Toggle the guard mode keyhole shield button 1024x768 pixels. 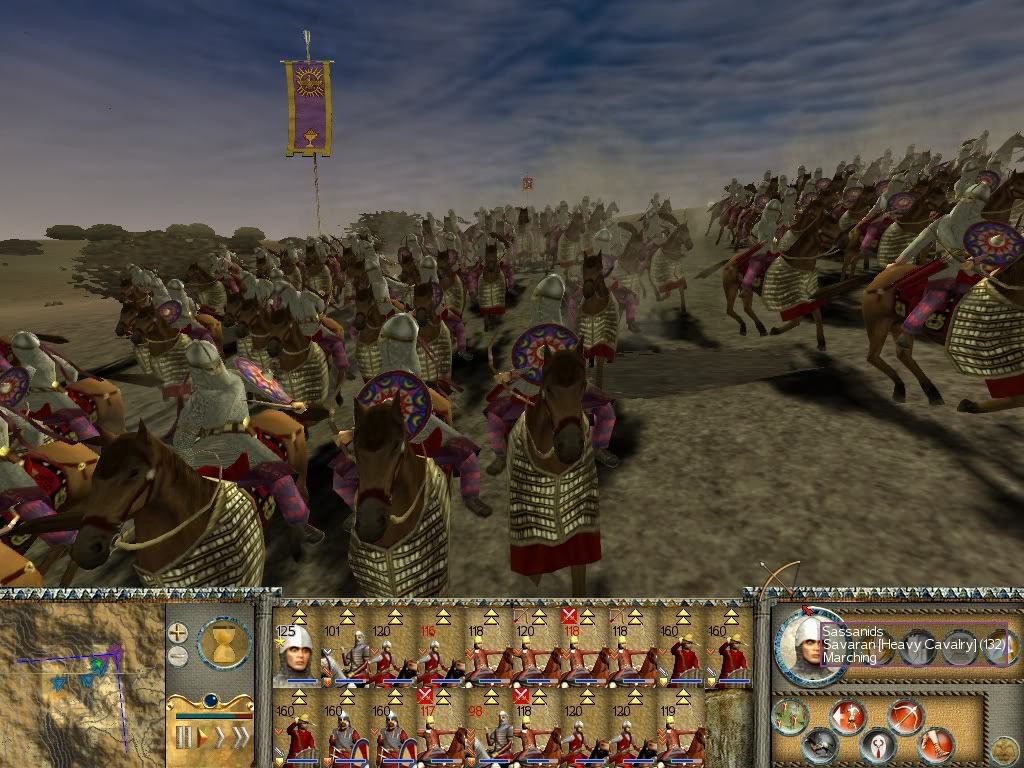click(878, 746)
